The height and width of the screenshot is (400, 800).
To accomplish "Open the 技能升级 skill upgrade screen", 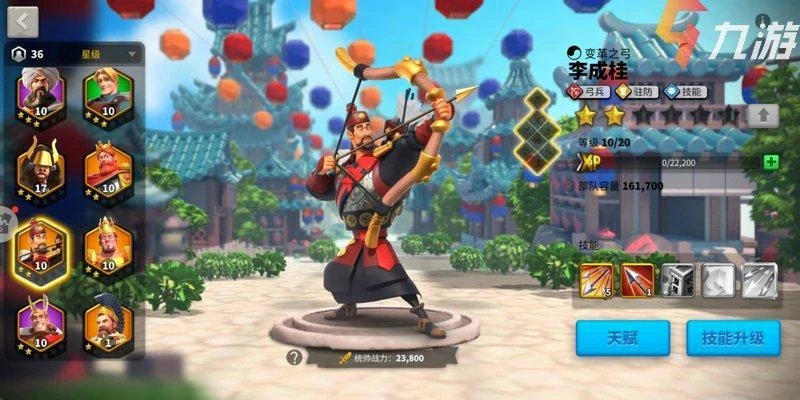I will pos(733,338).
